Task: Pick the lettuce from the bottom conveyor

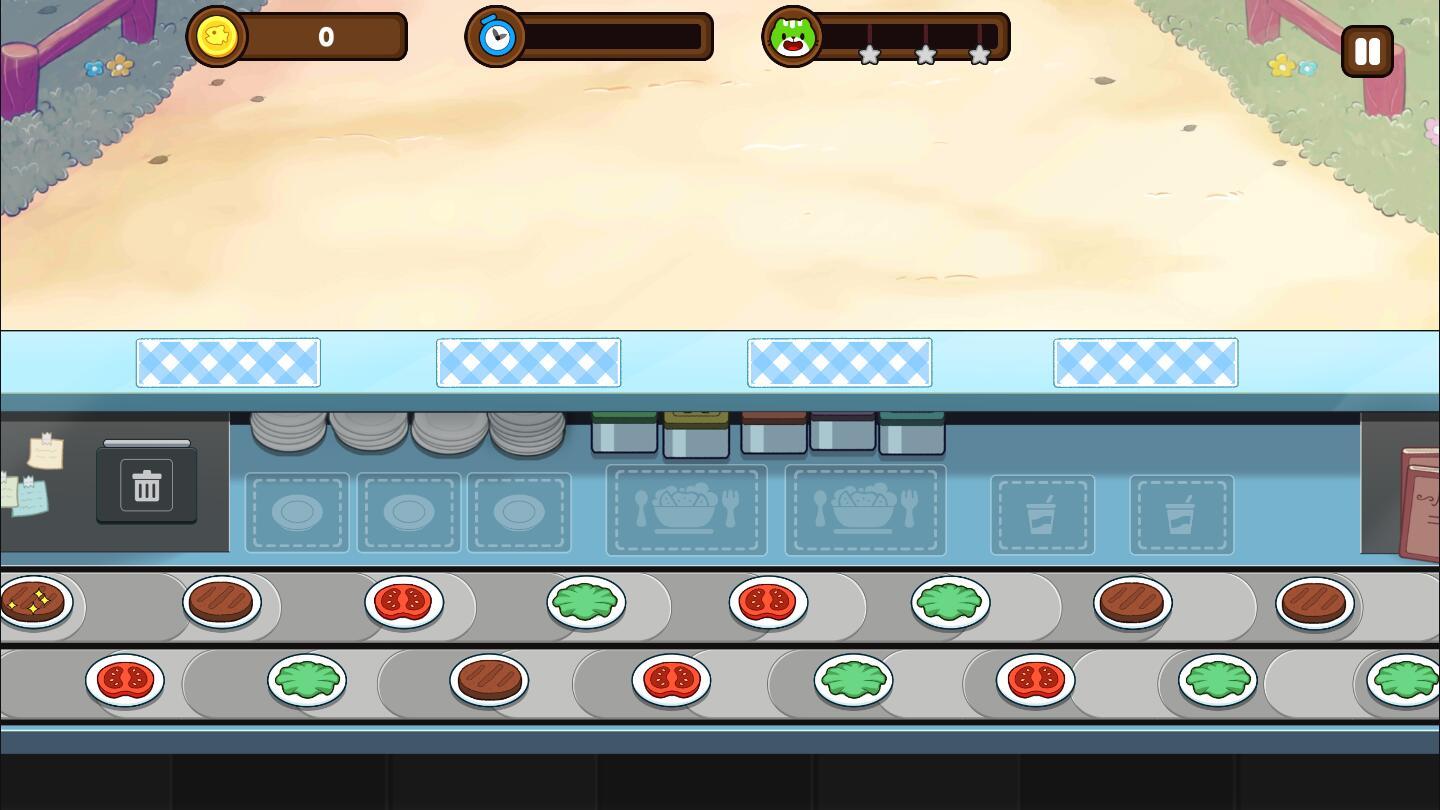Action: click(308, 680)
